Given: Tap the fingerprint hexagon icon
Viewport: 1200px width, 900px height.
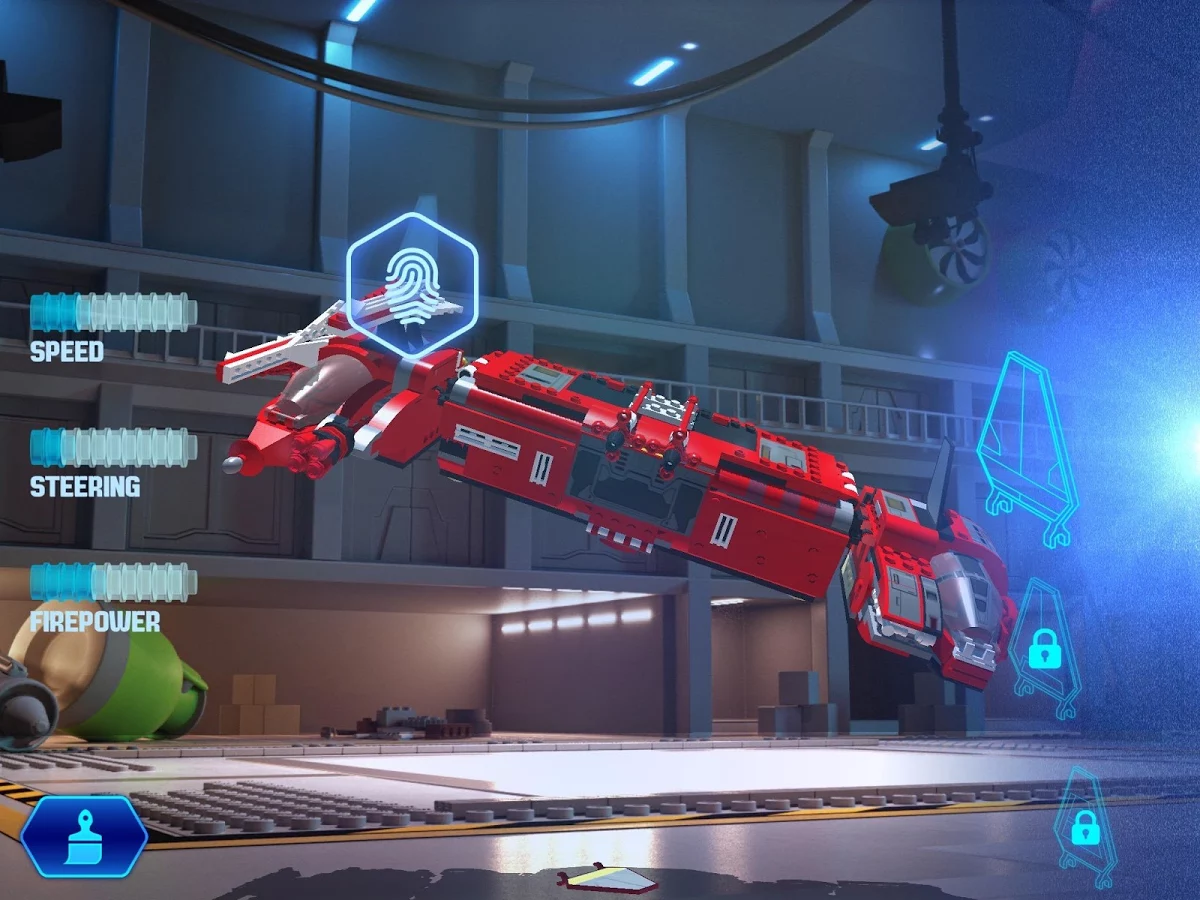Looking at the screenshot, I should [412, 283].
